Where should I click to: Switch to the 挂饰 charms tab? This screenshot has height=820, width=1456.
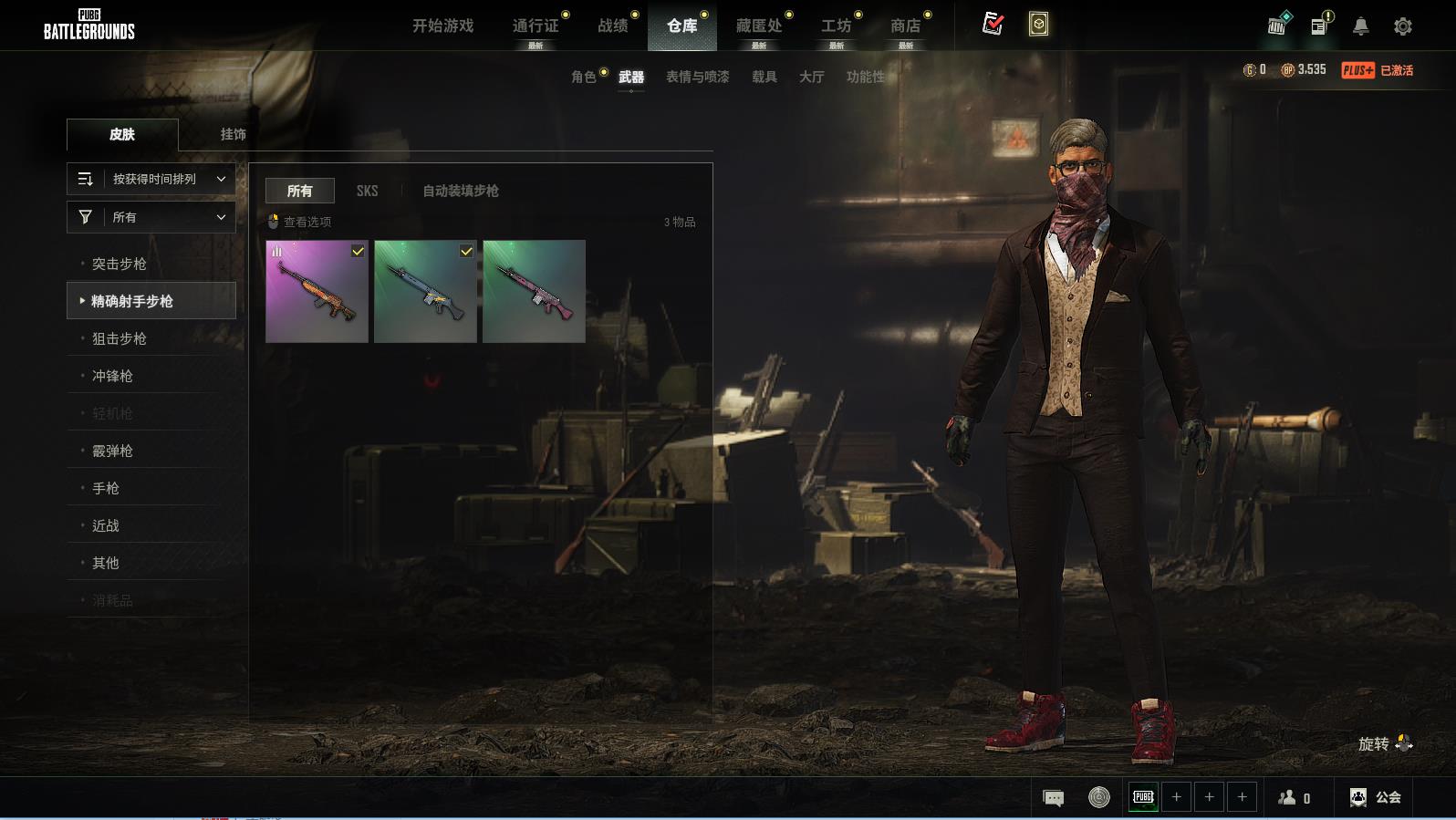tap(233, 134)
